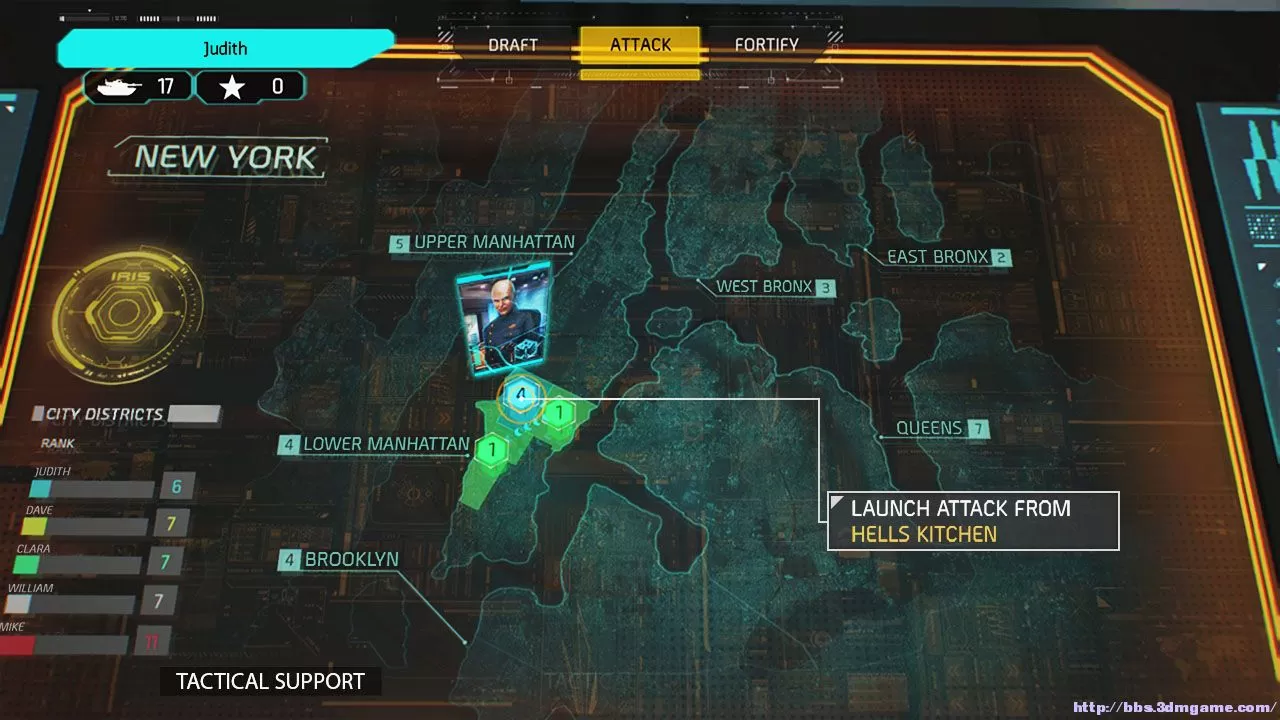
Task: Click the progress bar at top left
Action: [88, 17]
